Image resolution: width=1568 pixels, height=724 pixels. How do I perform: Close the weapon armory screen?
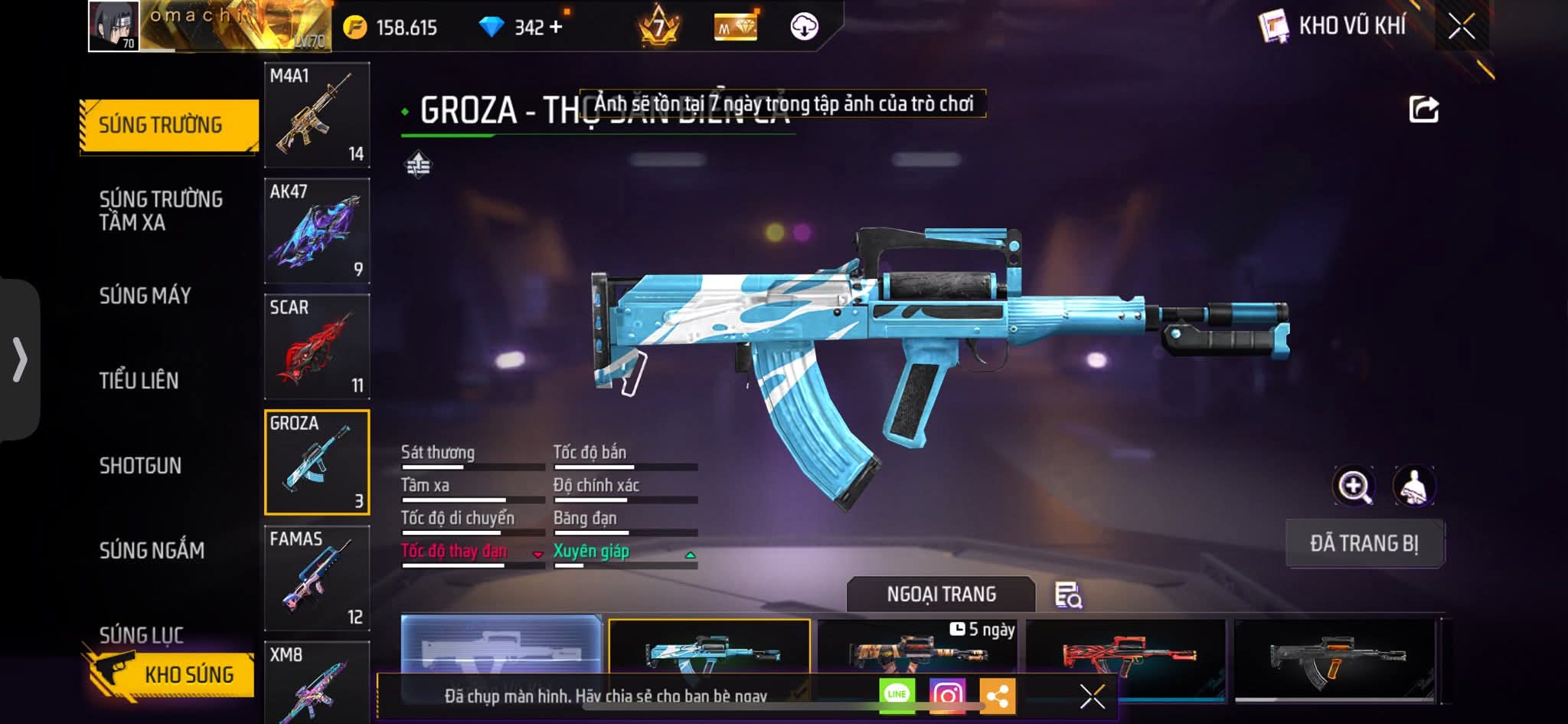[1461, 27]
